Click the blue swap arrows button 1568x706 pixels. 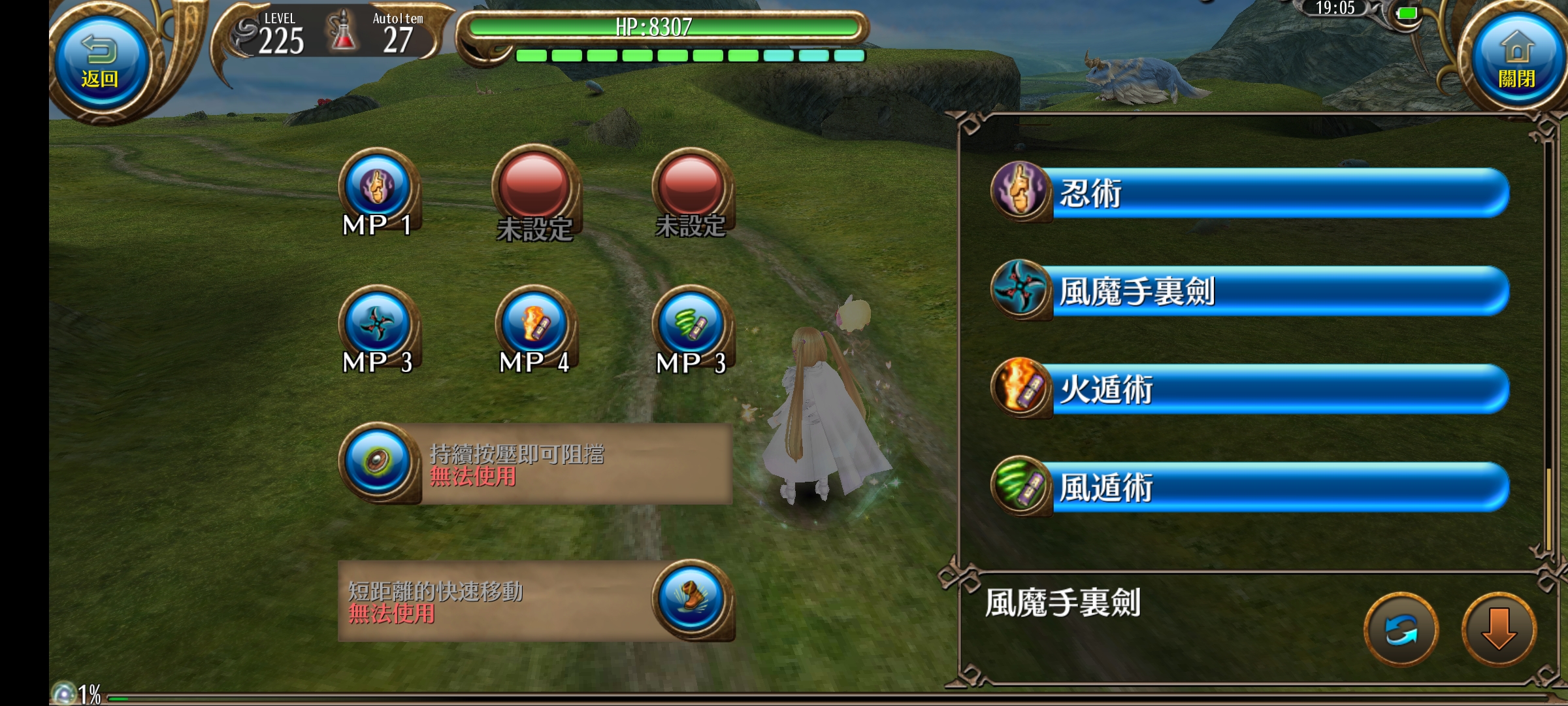[1401, 630]
